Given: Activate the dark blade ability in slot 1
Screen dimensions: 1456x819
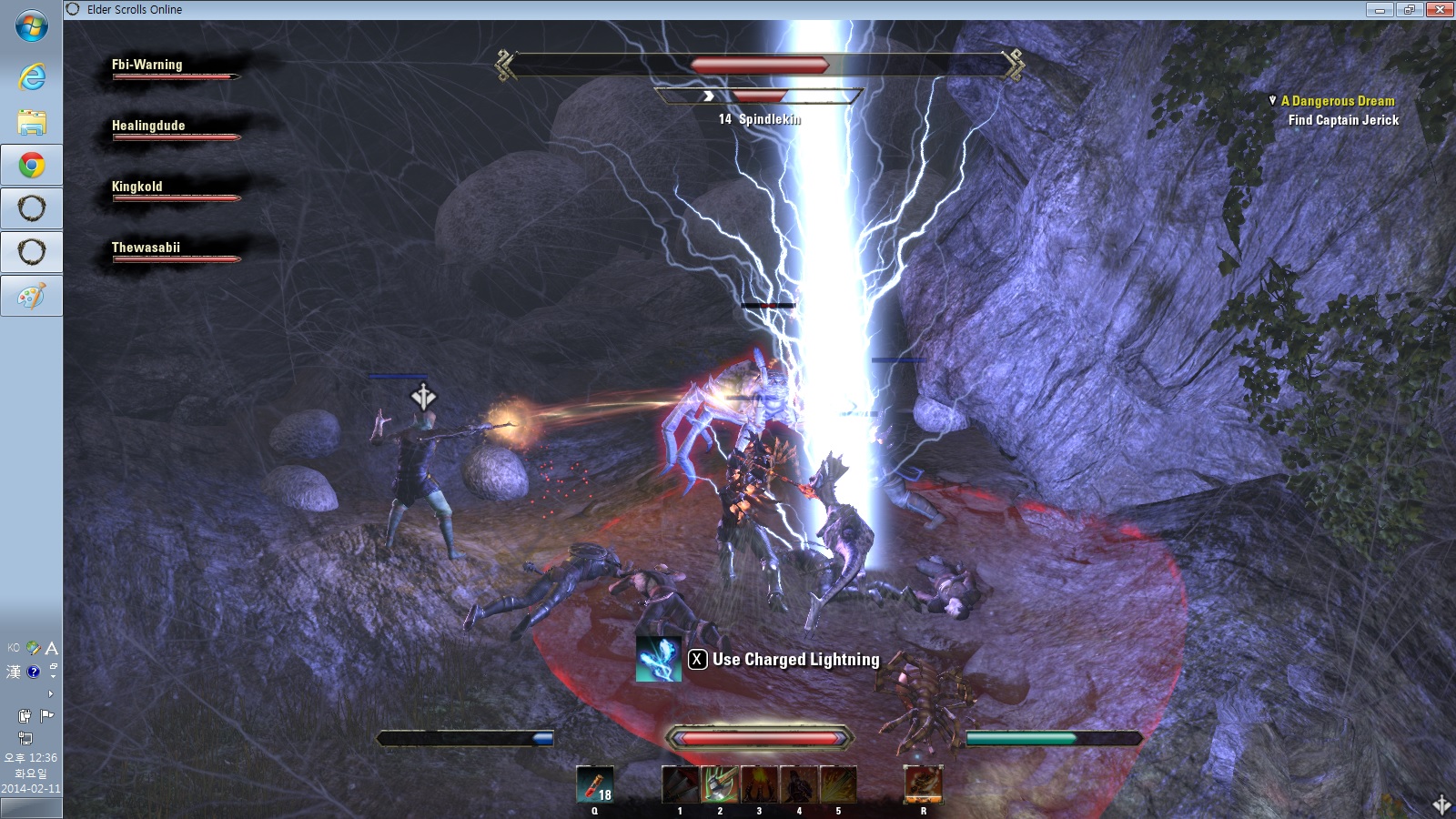Looking at the screenshot, I should pos(680,784).
